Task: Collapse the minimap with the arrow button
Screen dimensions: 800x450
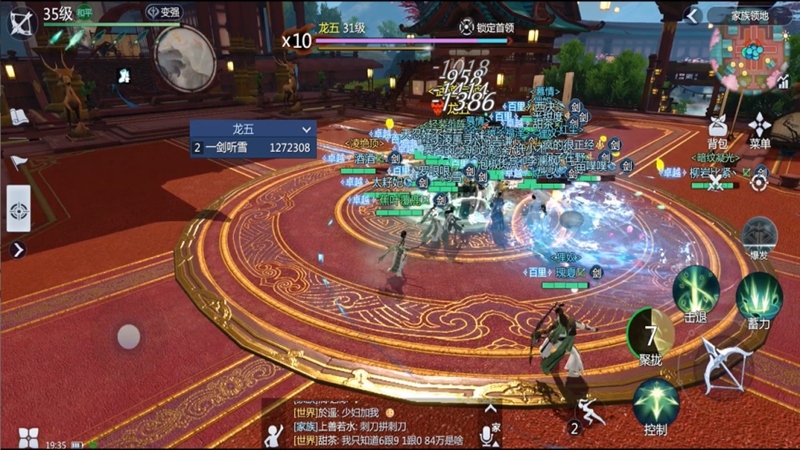Action: [693, 15]
